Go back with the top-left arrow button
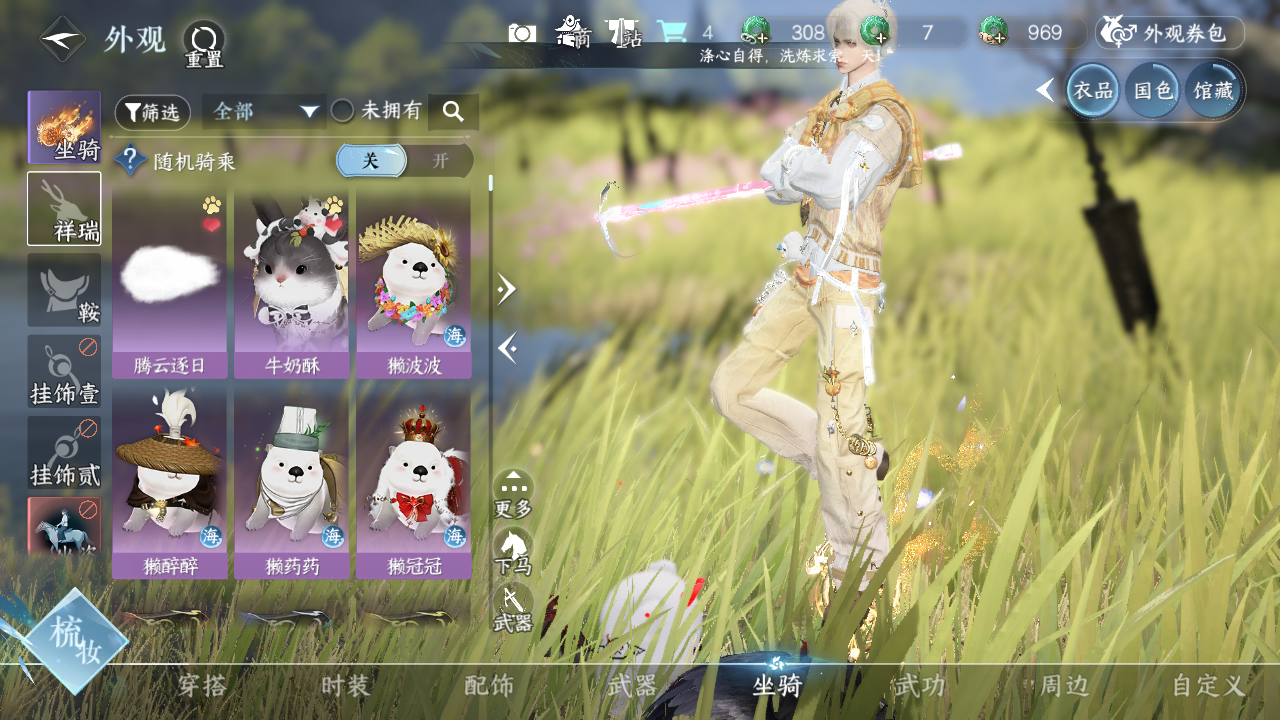Viewport: 1280px width, 720px height. pyautogui.click(x=62, y=40)
